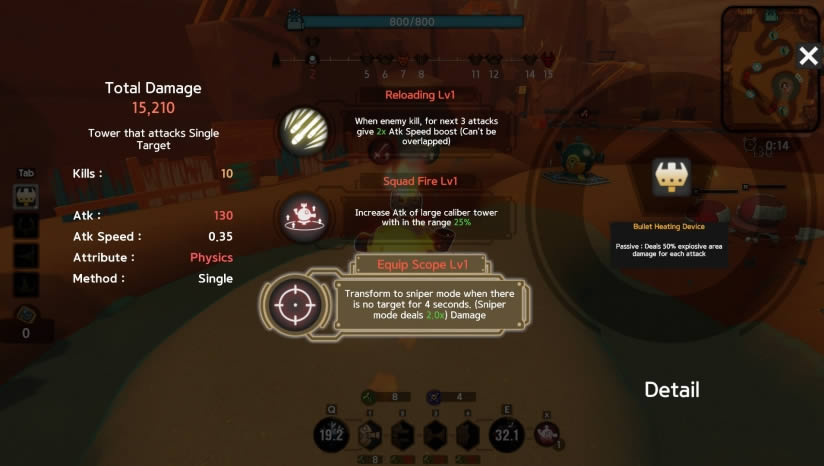This screenshot has height=466, width=824.
Task: Click the Bullet Heating Device item icon
Action: pyautogui.click(x=668, y=177)
